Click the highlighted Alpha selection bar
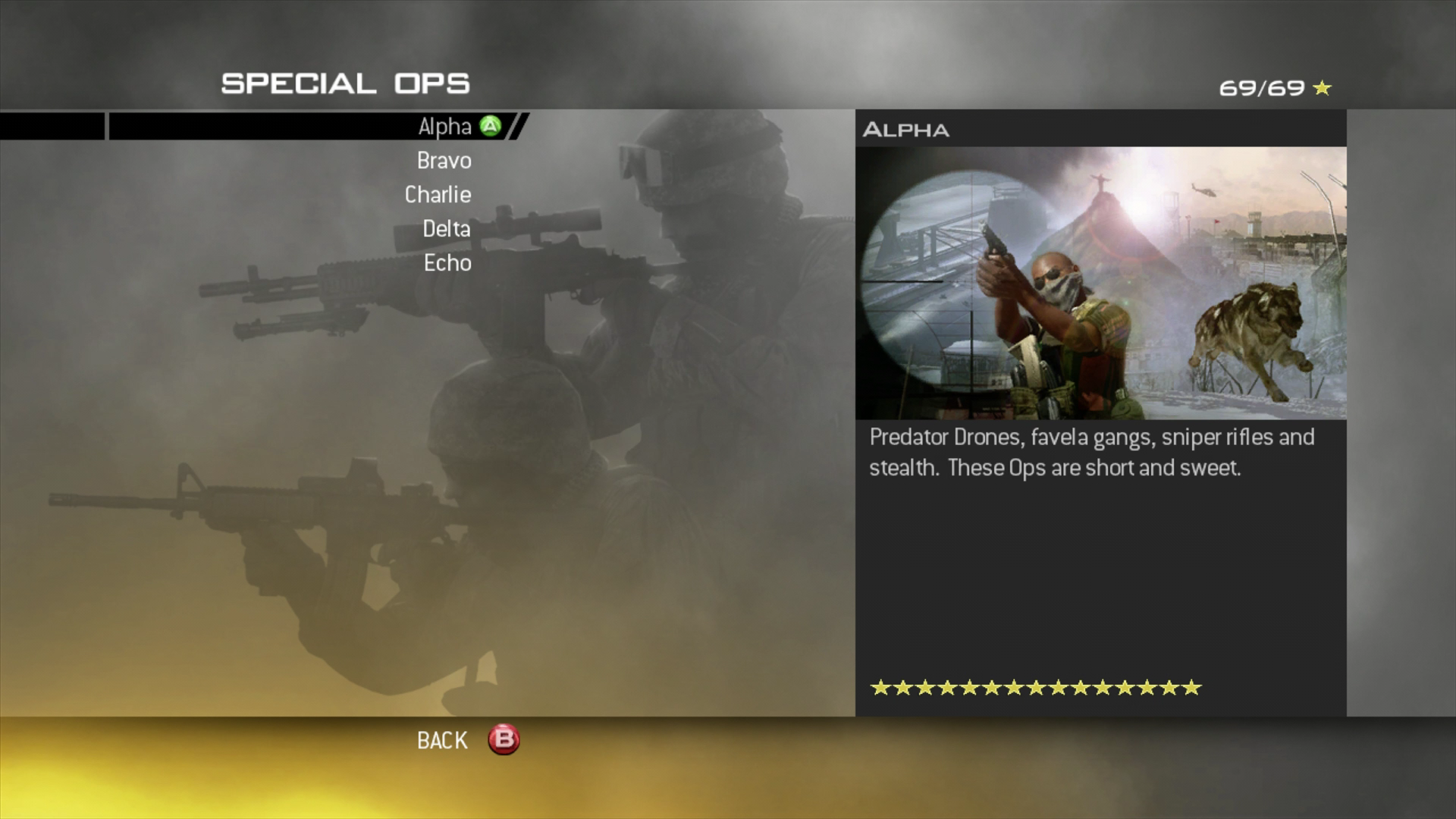 click(x=303, y=127)
